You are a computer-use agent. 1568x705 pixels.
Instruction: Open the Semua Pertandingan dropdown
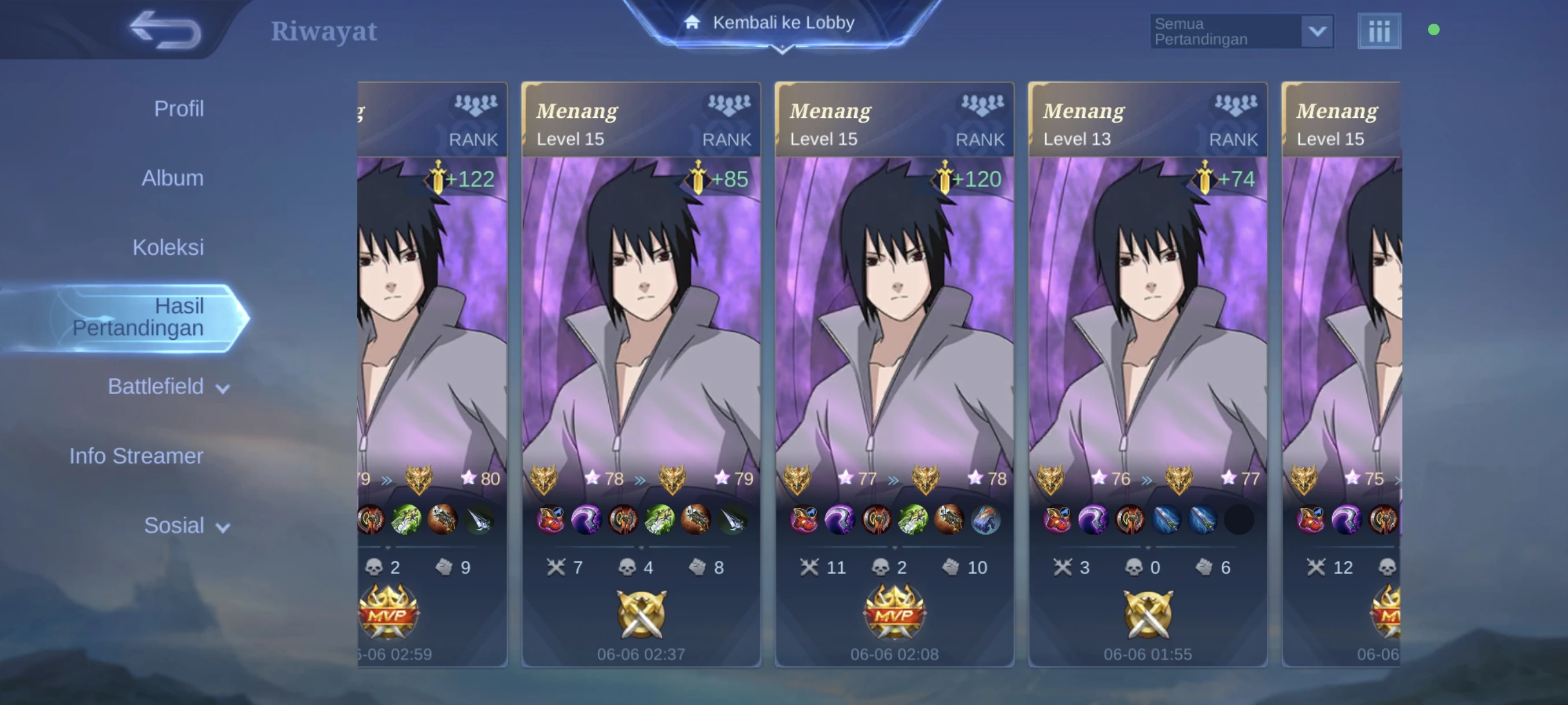[1242, 32]
